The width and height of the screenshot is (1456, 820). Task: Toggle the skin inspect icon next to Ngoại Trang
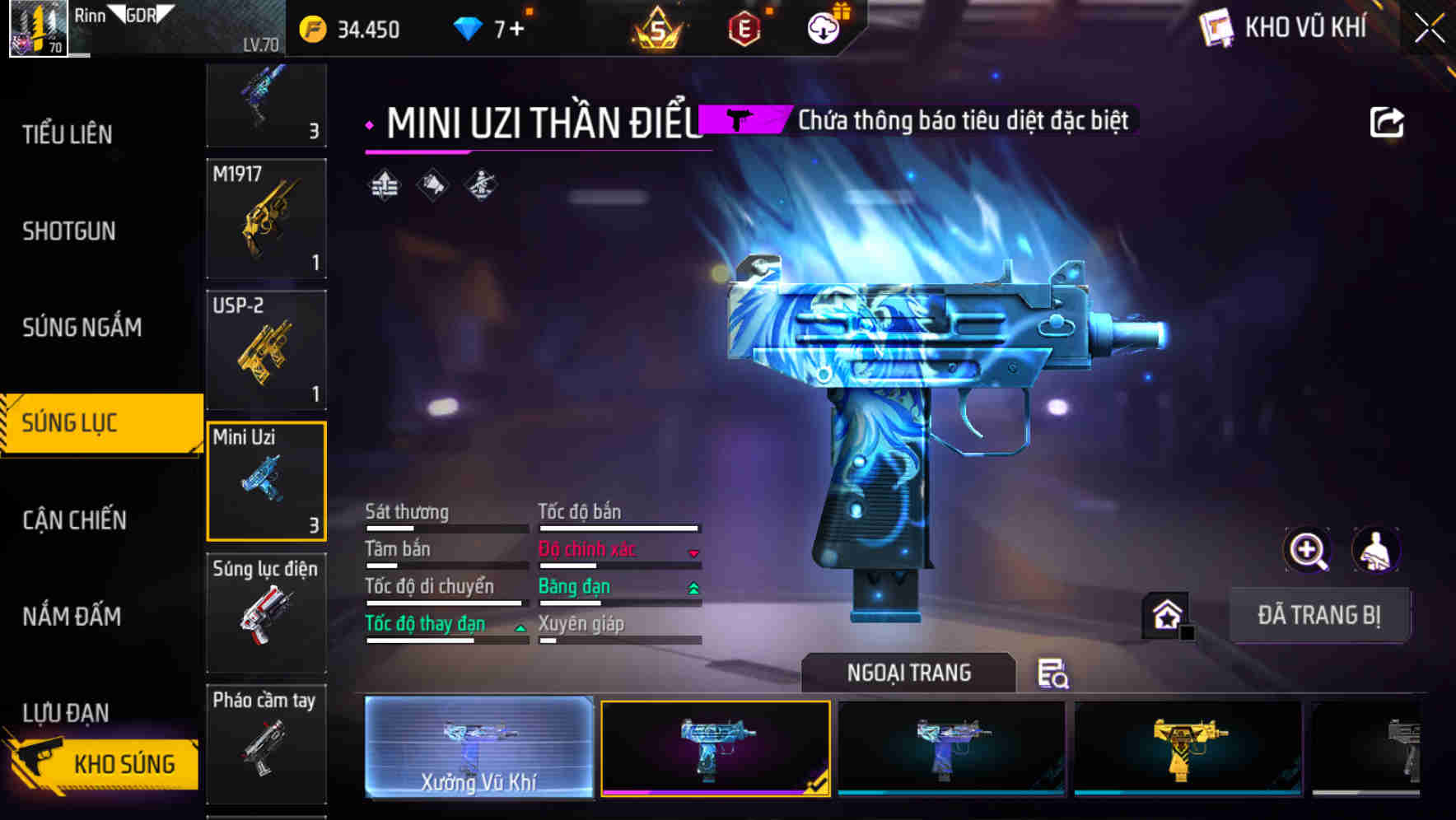(1053, 674)
